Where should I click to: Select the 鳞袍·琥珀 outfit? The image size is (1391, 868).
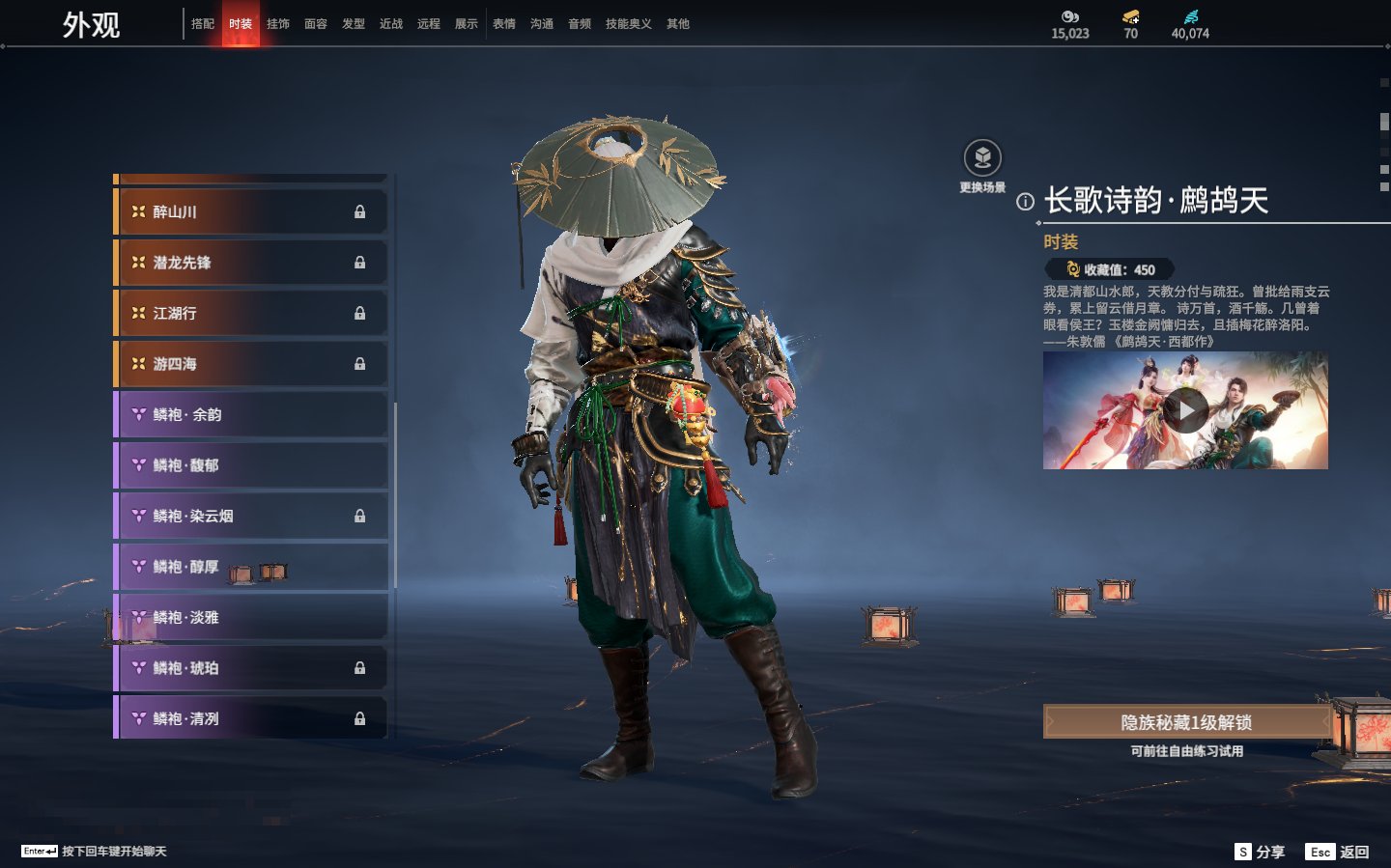tap(251, 668)
